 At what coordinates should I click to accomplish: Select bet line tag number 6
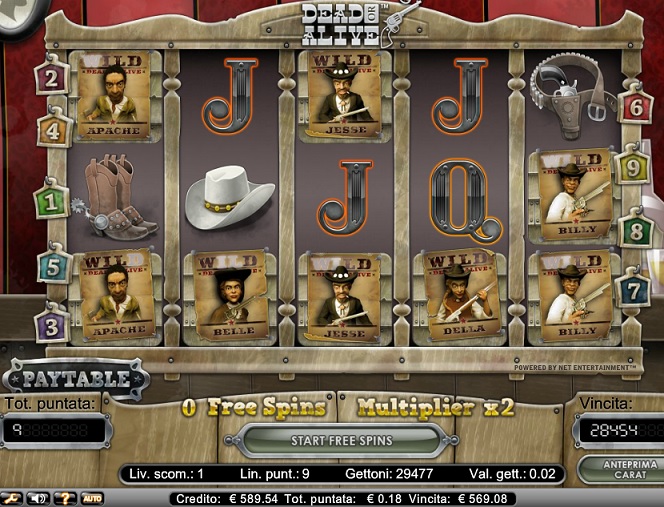click(x=634, y=105)
